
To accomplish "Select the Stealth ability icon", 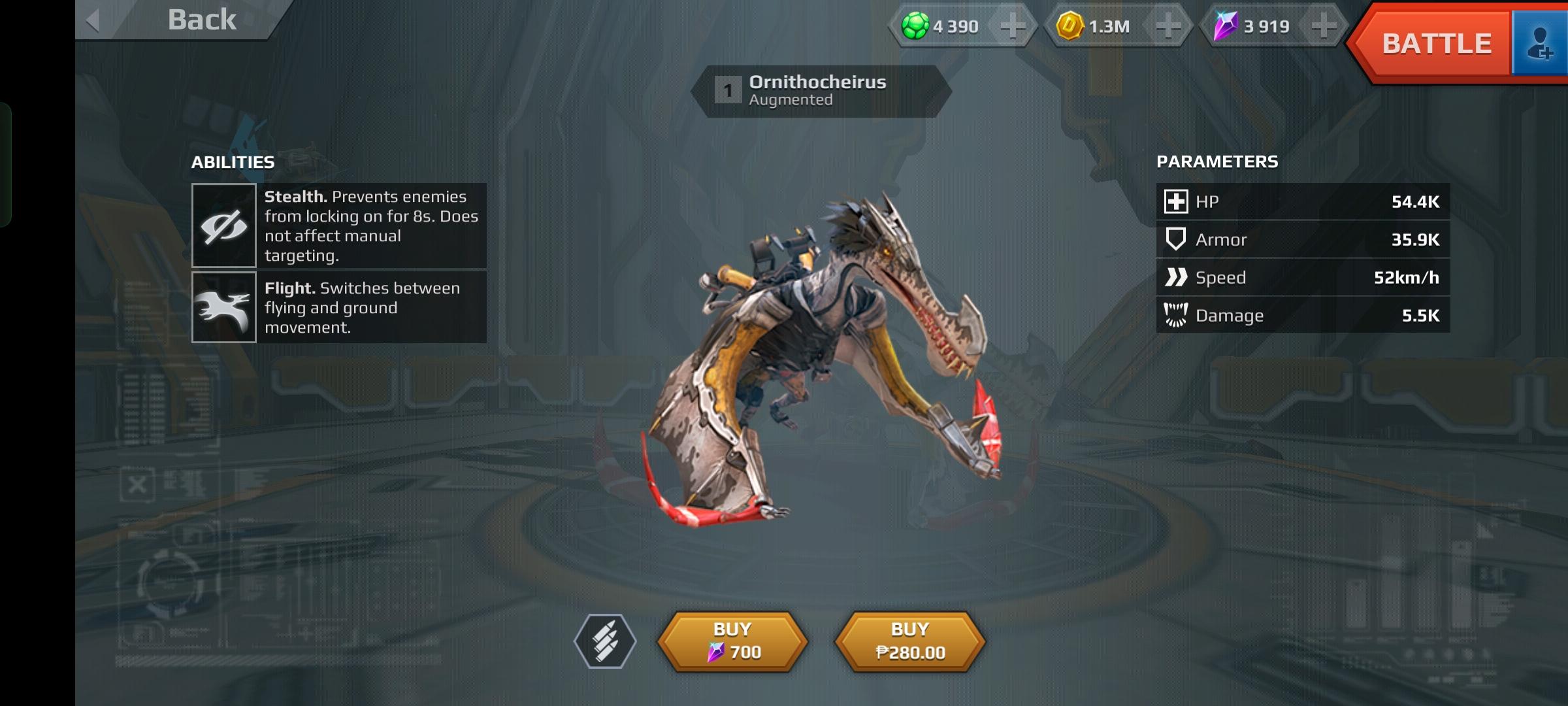I will click(223, 226).
